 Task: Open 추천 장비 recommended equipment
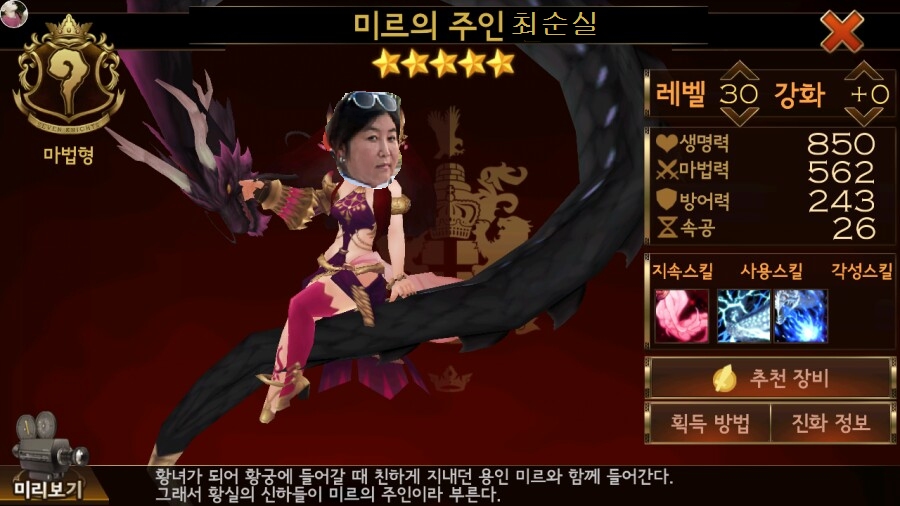770,379
